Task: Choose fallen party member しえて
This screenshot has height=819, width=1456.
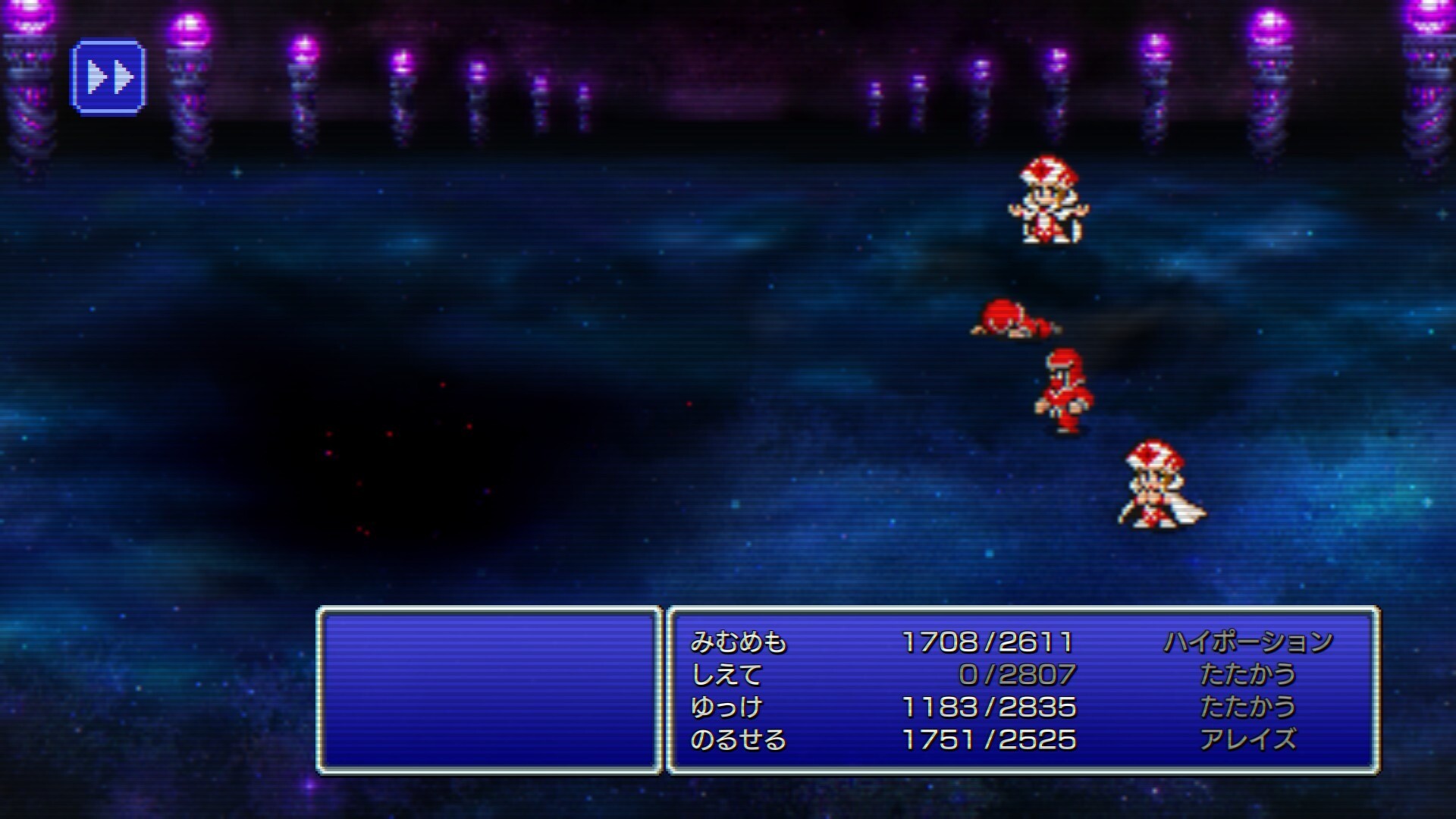Action: pos(726,674)
